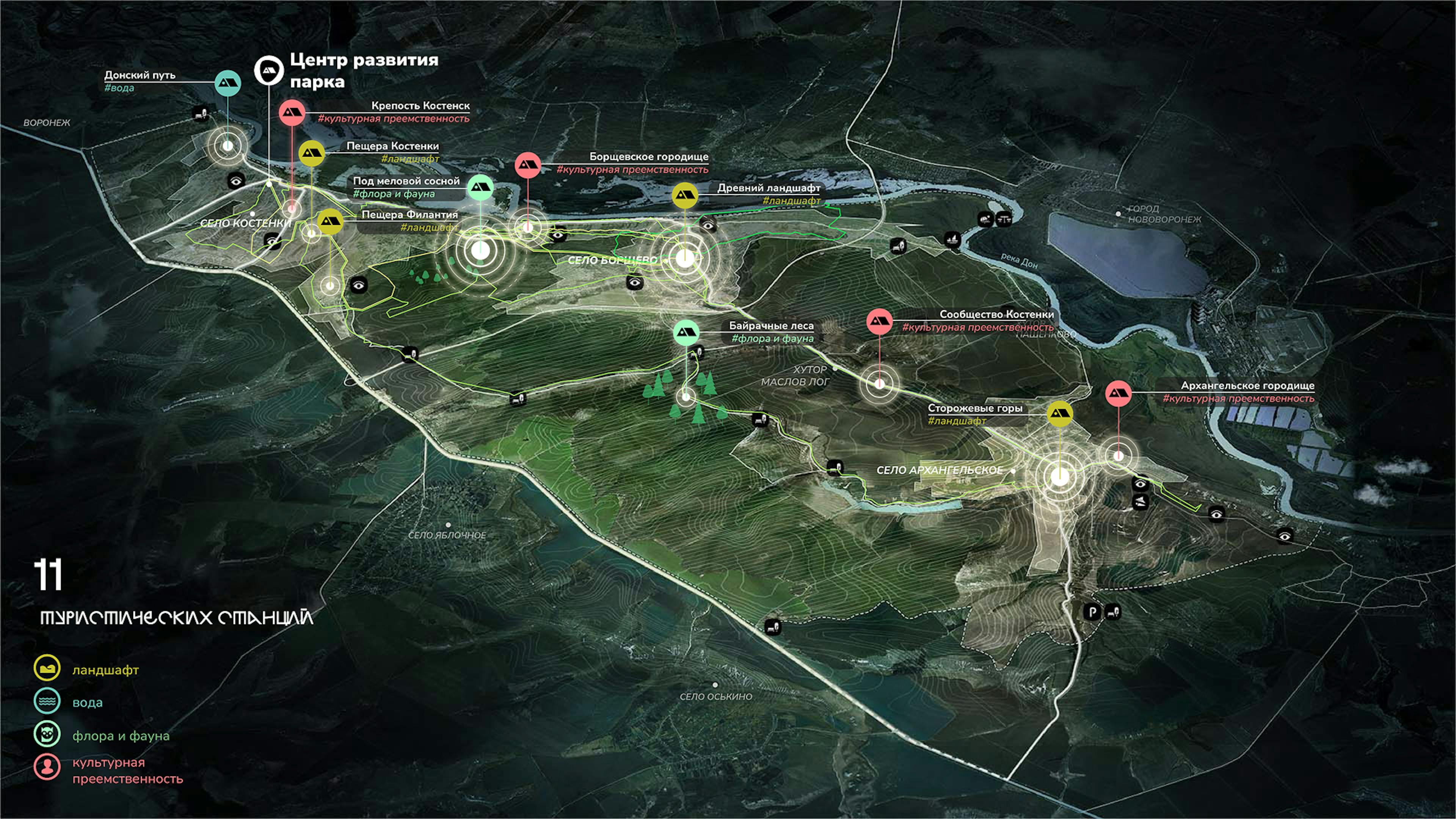
Task: Select the вода legend icon
Action: tap(47, 701)
